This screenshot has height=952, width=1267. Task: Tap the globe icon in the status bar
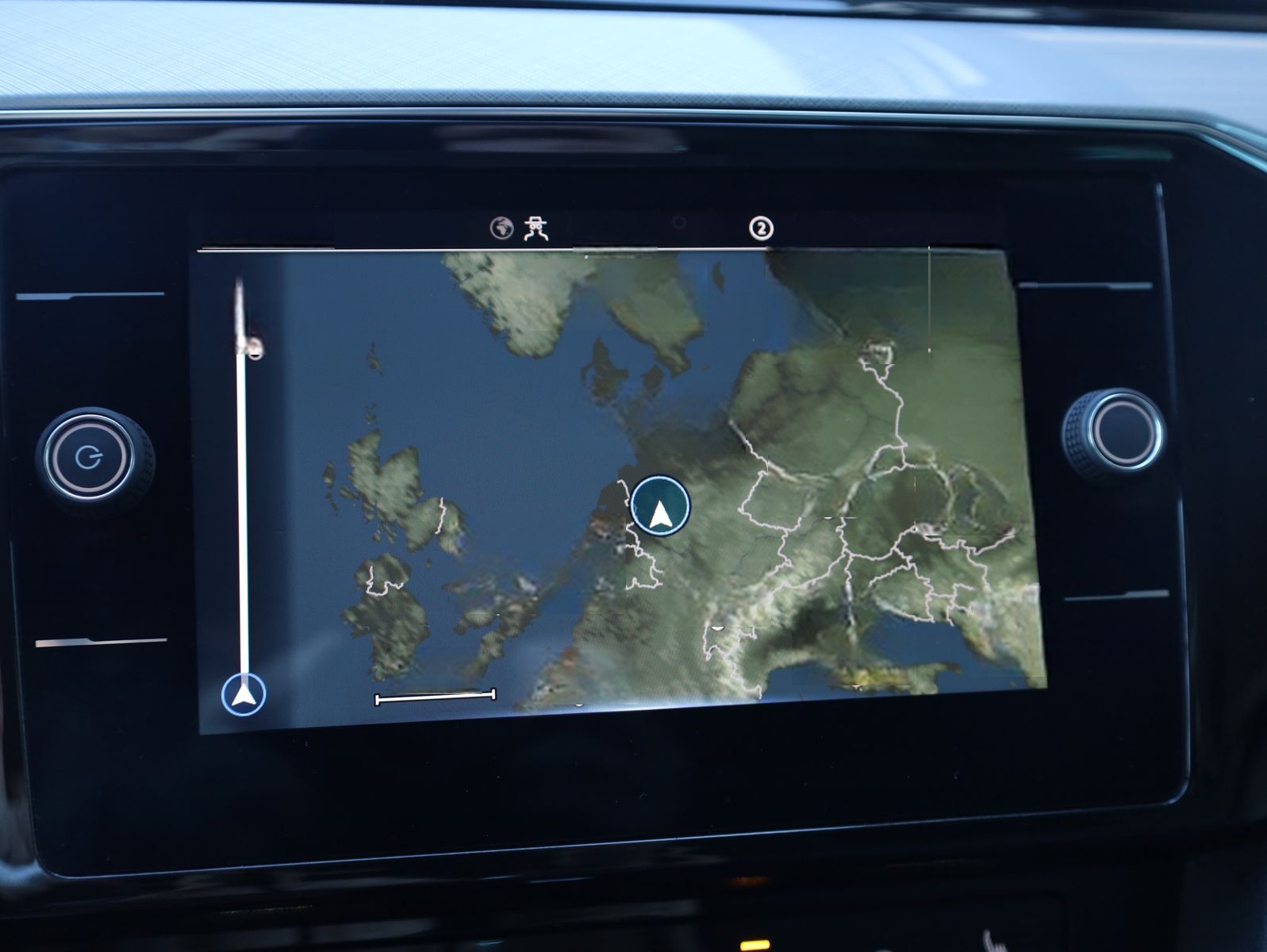pos(501,228)
